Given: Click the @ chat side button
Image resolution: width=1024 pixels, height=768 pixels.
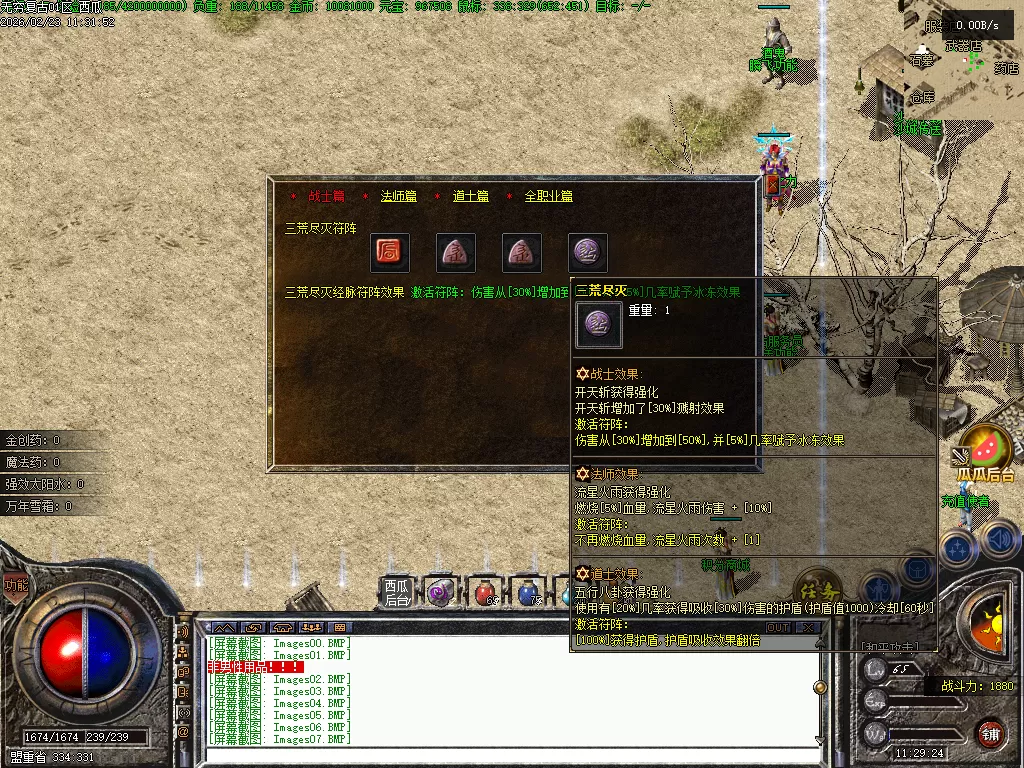Looking at the screenshot, I should click(x=183, y=732).
